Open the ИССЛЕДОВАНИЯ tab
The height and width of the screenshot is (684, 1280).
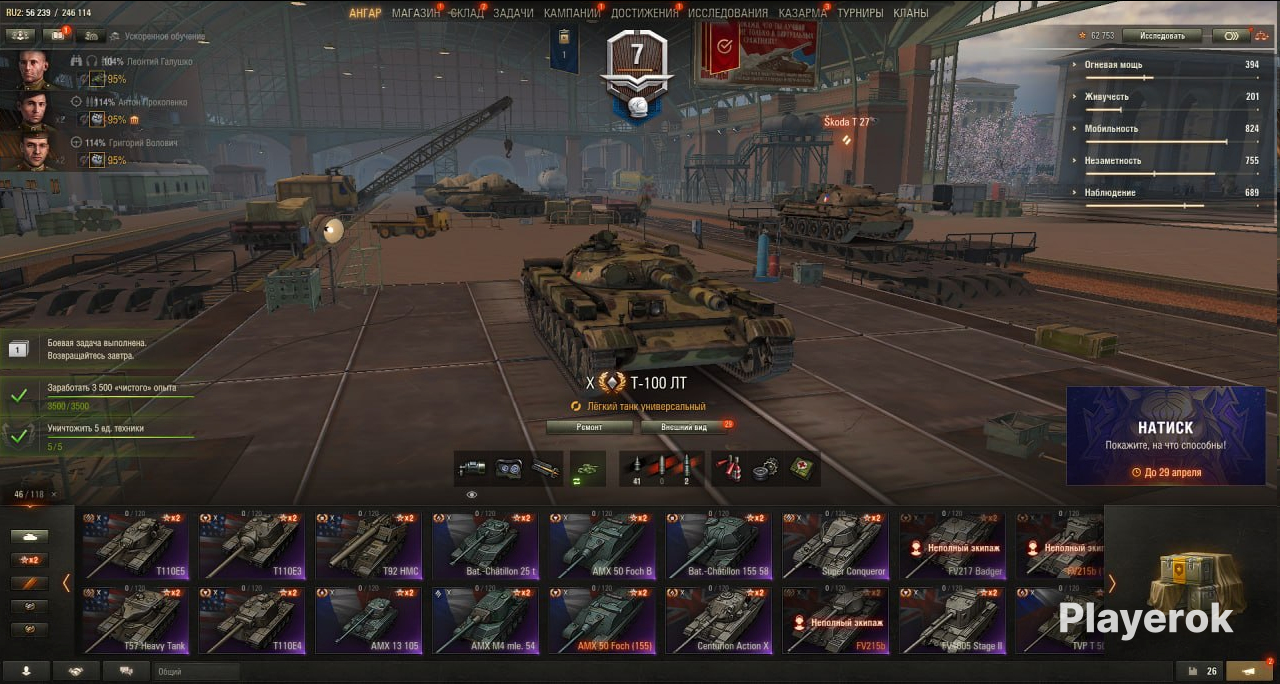(728, 13)
